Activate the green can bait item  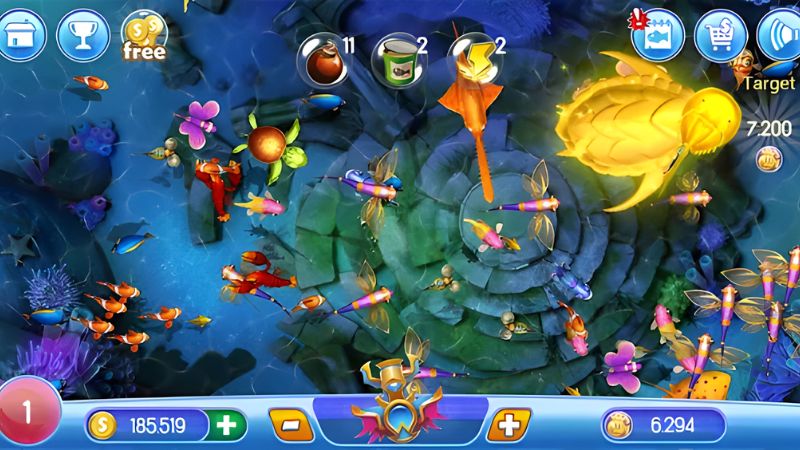coord(393,59)
